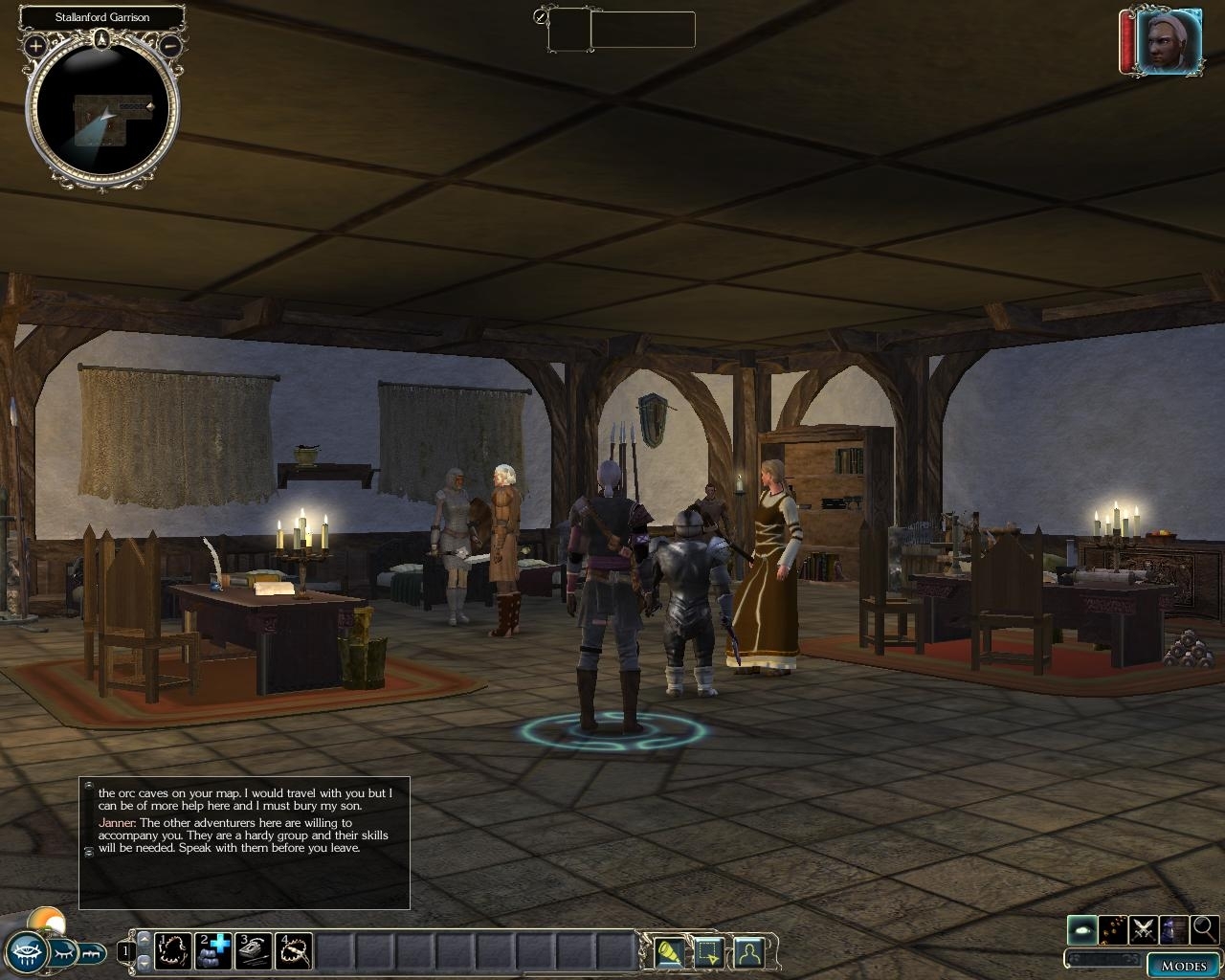Activate hotbar slot 1 ability
Screen dimensions: 1225x980
pyautogui.click(x=174, y=950)
